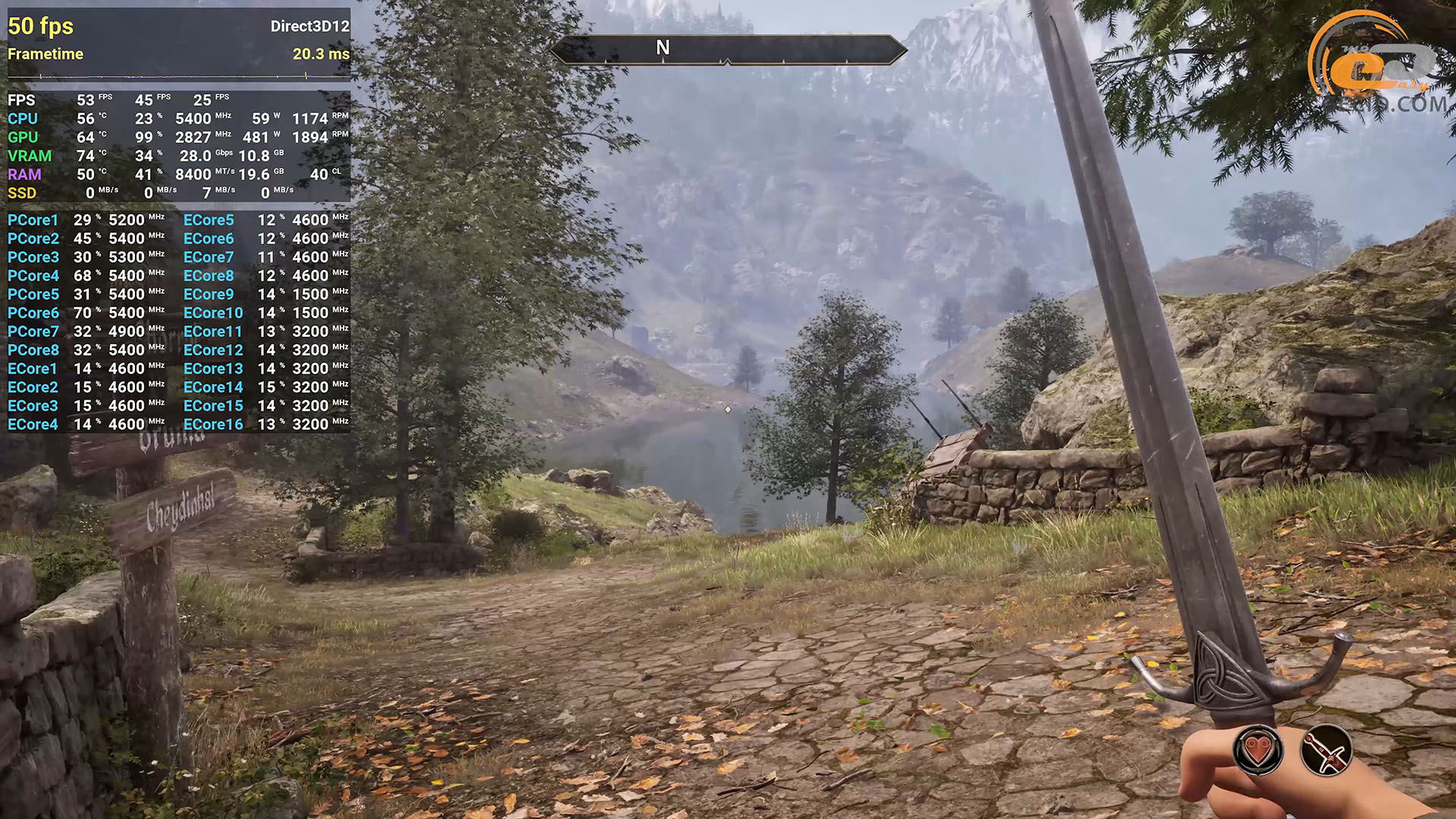
Task: Click the equipped sword weapon icon
Action: (x=1326, y=751)
